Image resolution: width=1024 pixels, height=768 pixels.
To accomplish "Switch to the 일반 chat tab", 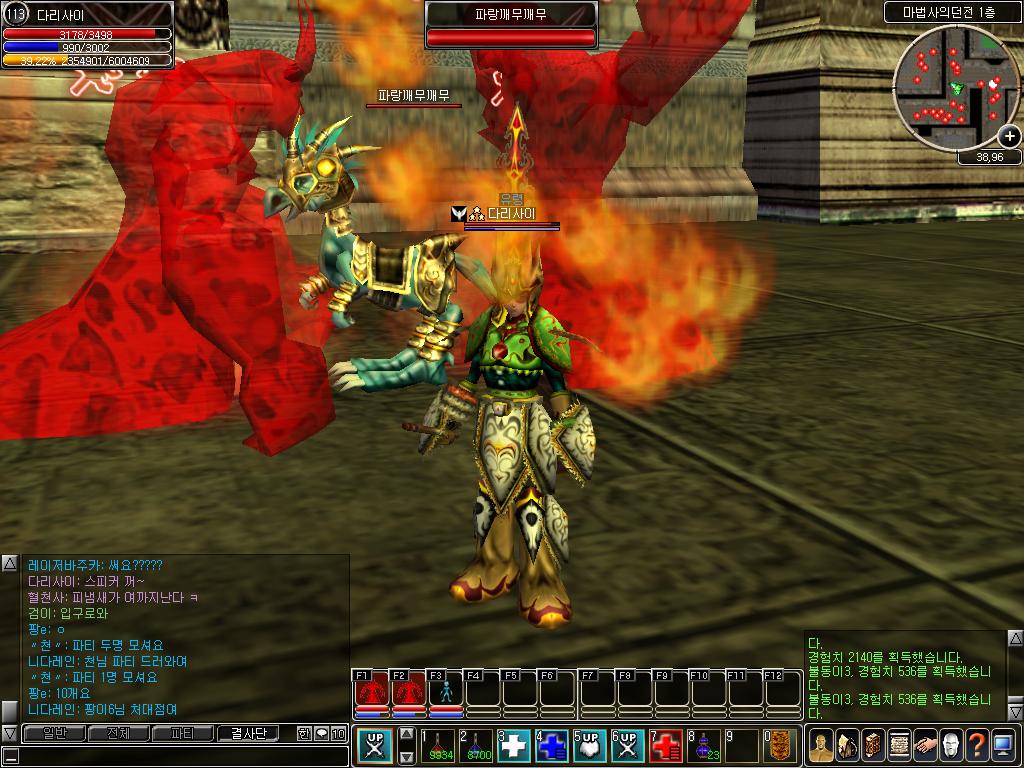I will pos(54,733).
